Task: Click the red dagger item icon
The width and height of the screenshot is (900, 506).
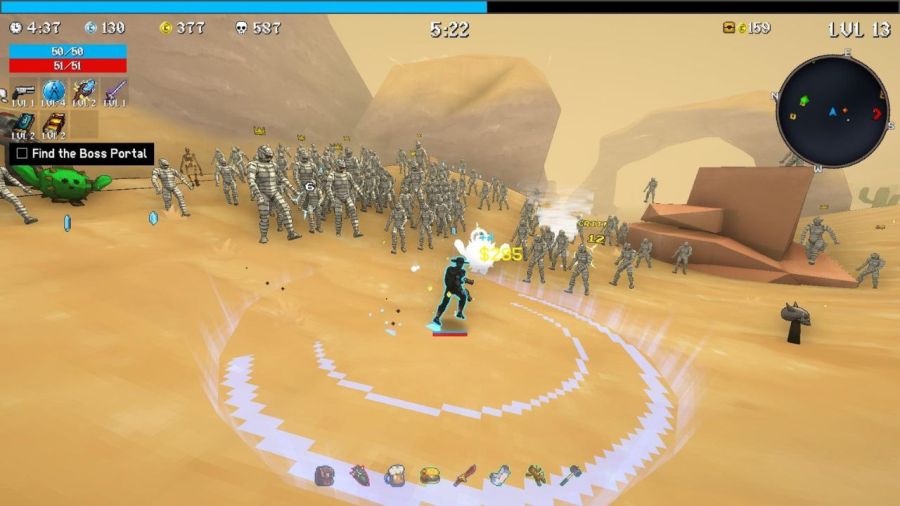Action: pyautogui.click(x=464, y=475)
